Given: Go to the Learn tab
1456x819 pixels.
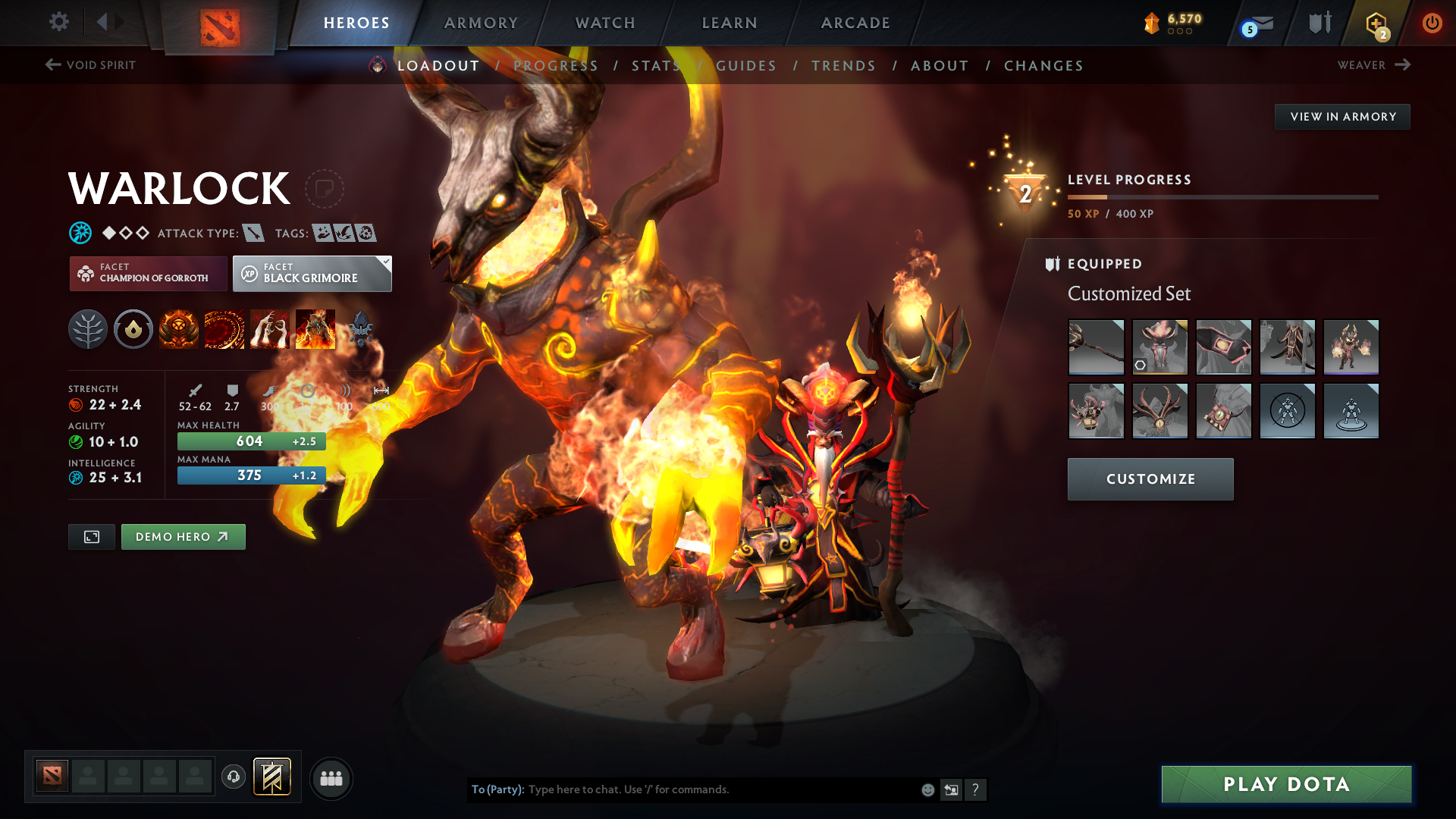Looking at the screenshot, I should (730, 23).
